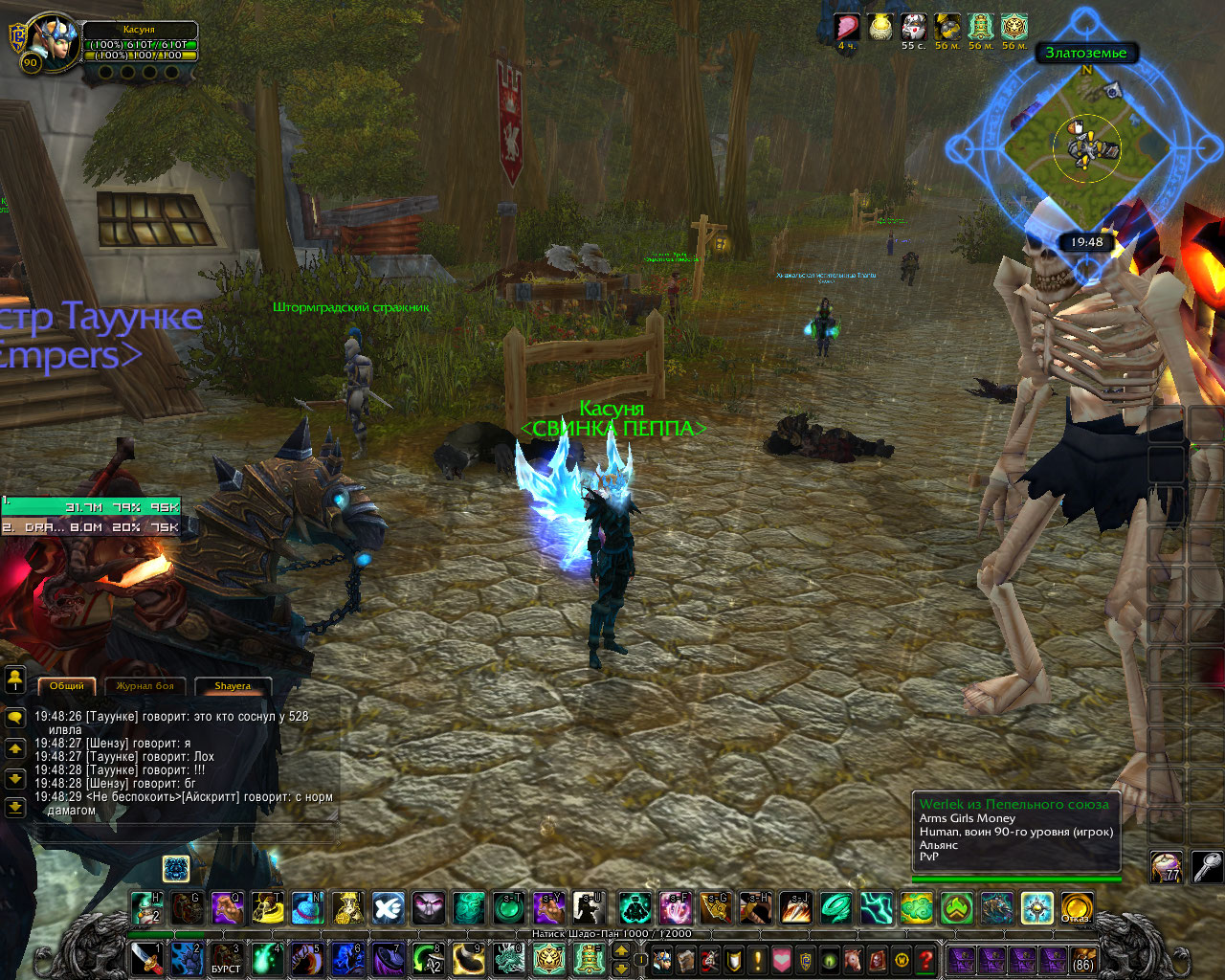Screen dimensions: 1225x980
Task: Open the social friends button by chat
Action: pos(15,680)
